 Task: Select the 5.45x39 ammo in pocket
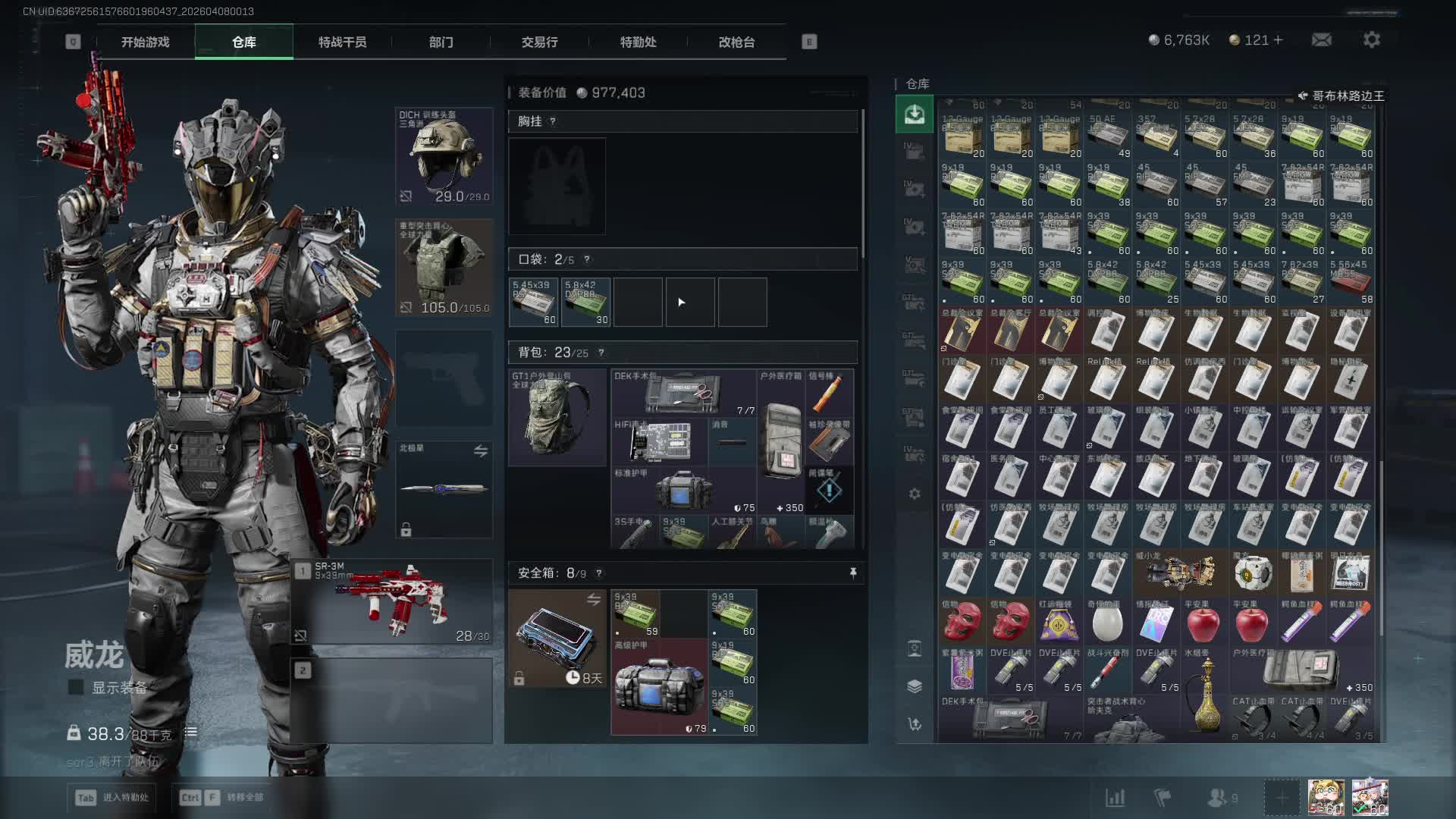click(x=533, y=303)
